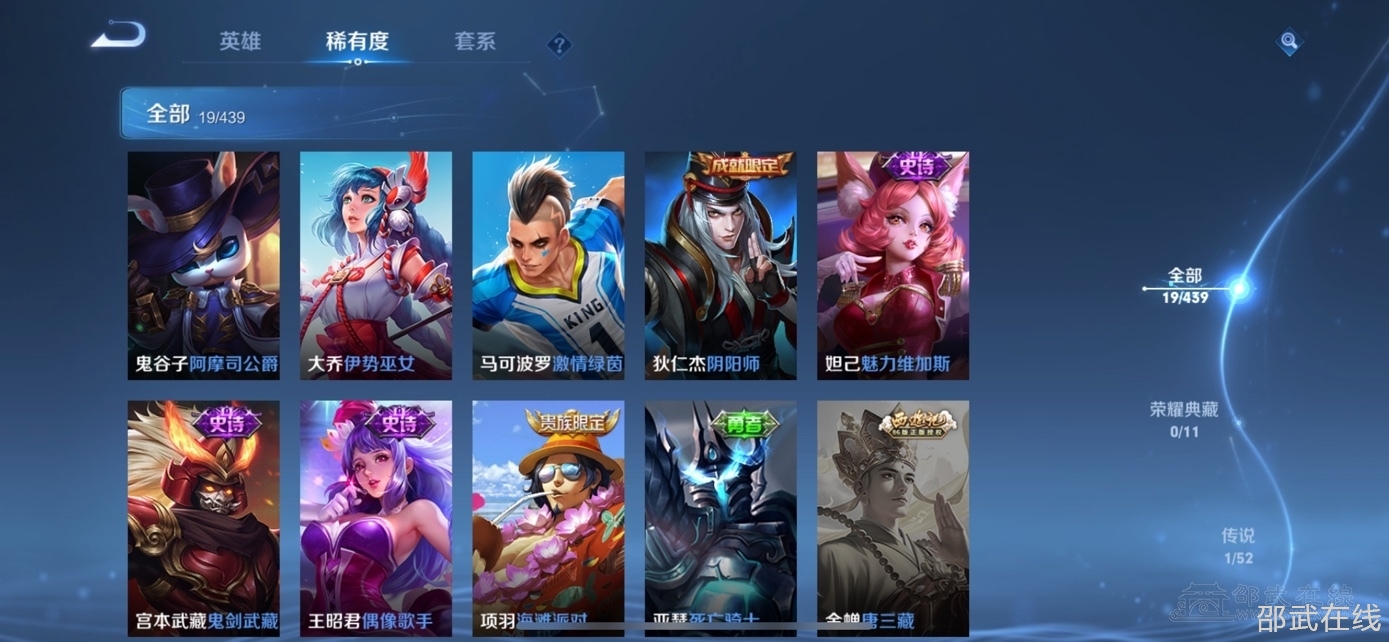Jump to 荣耀典藏 rarity category
Image resolution: width=1389 pixels, height=642 pixels.
pos(1184,419)
